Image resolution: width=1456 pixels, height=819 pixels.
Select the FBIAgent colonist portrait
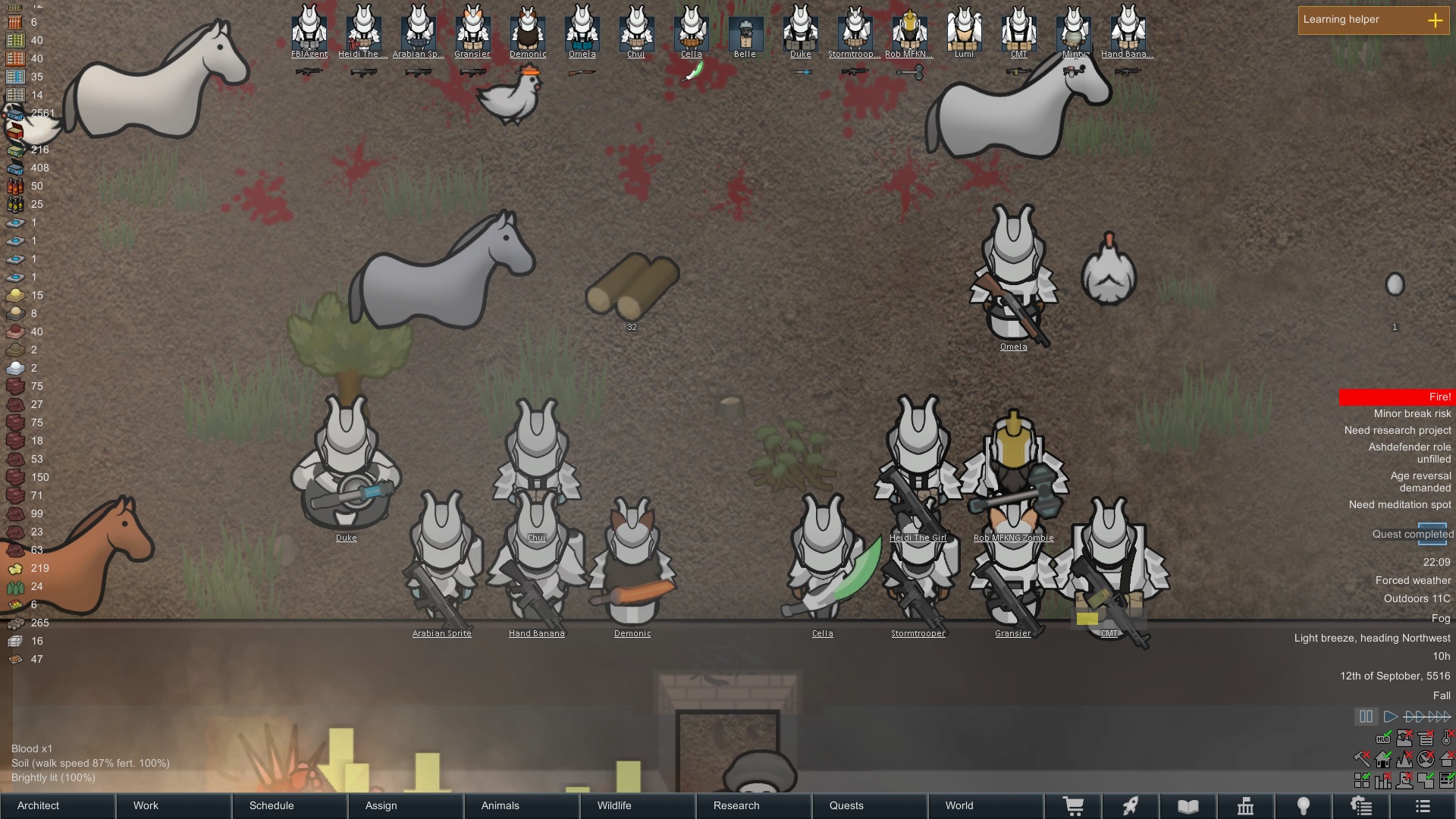309,32
